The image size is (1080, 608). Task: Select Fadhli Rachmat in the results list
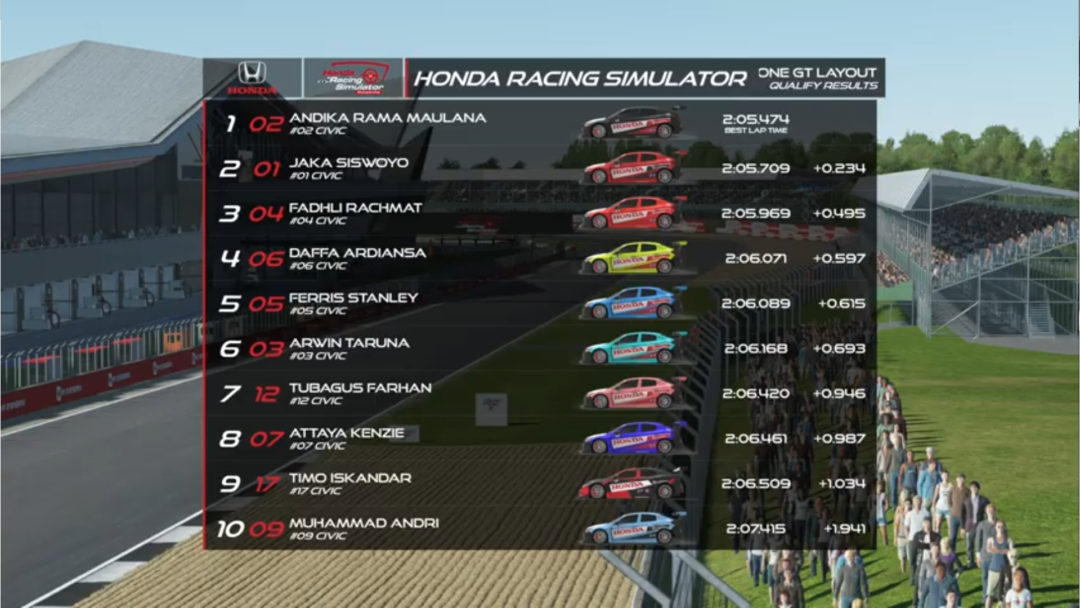pyautogui.click(x=540, y=213)
